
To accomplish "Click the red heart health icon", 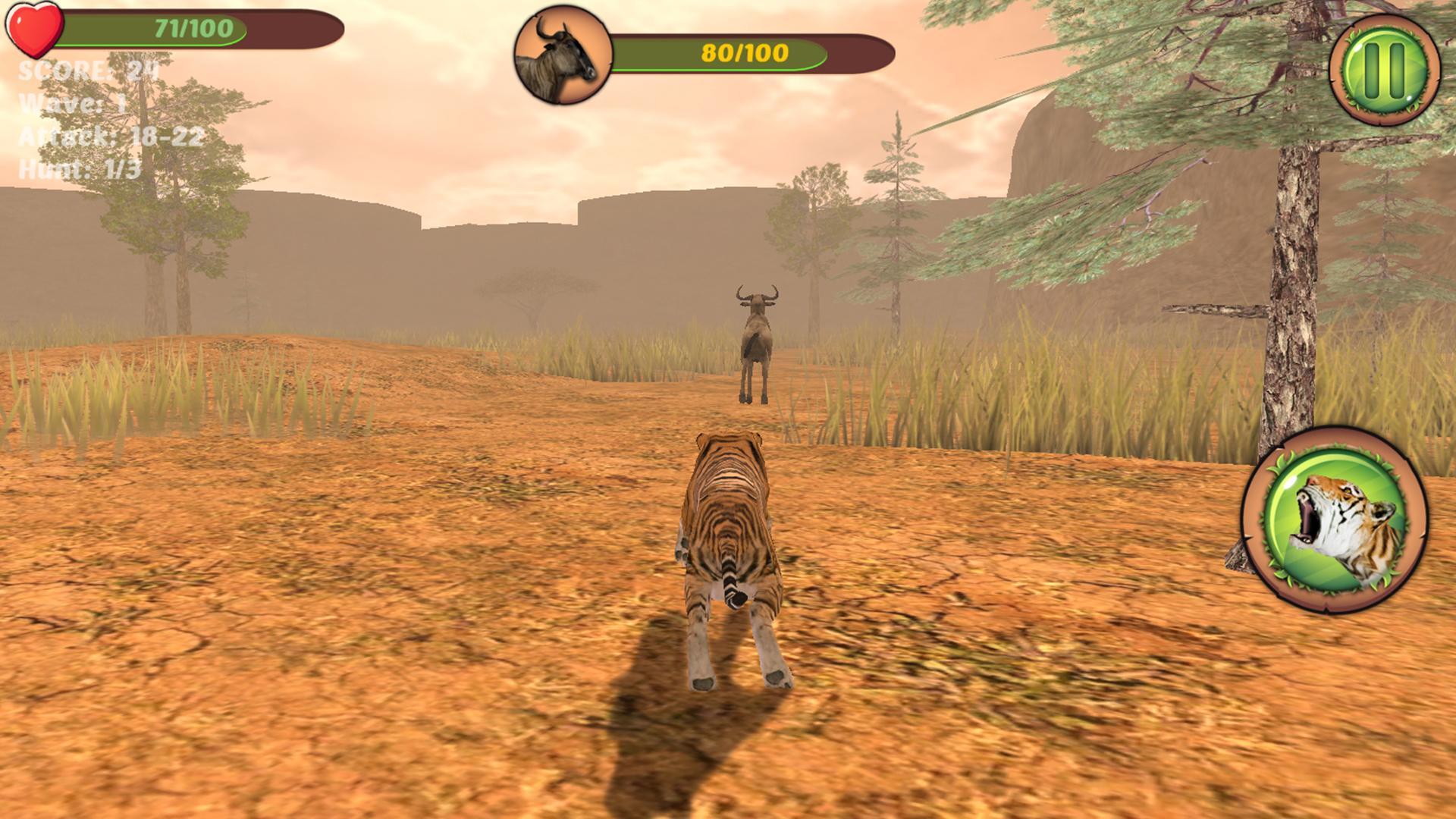I will click(34, 29).
